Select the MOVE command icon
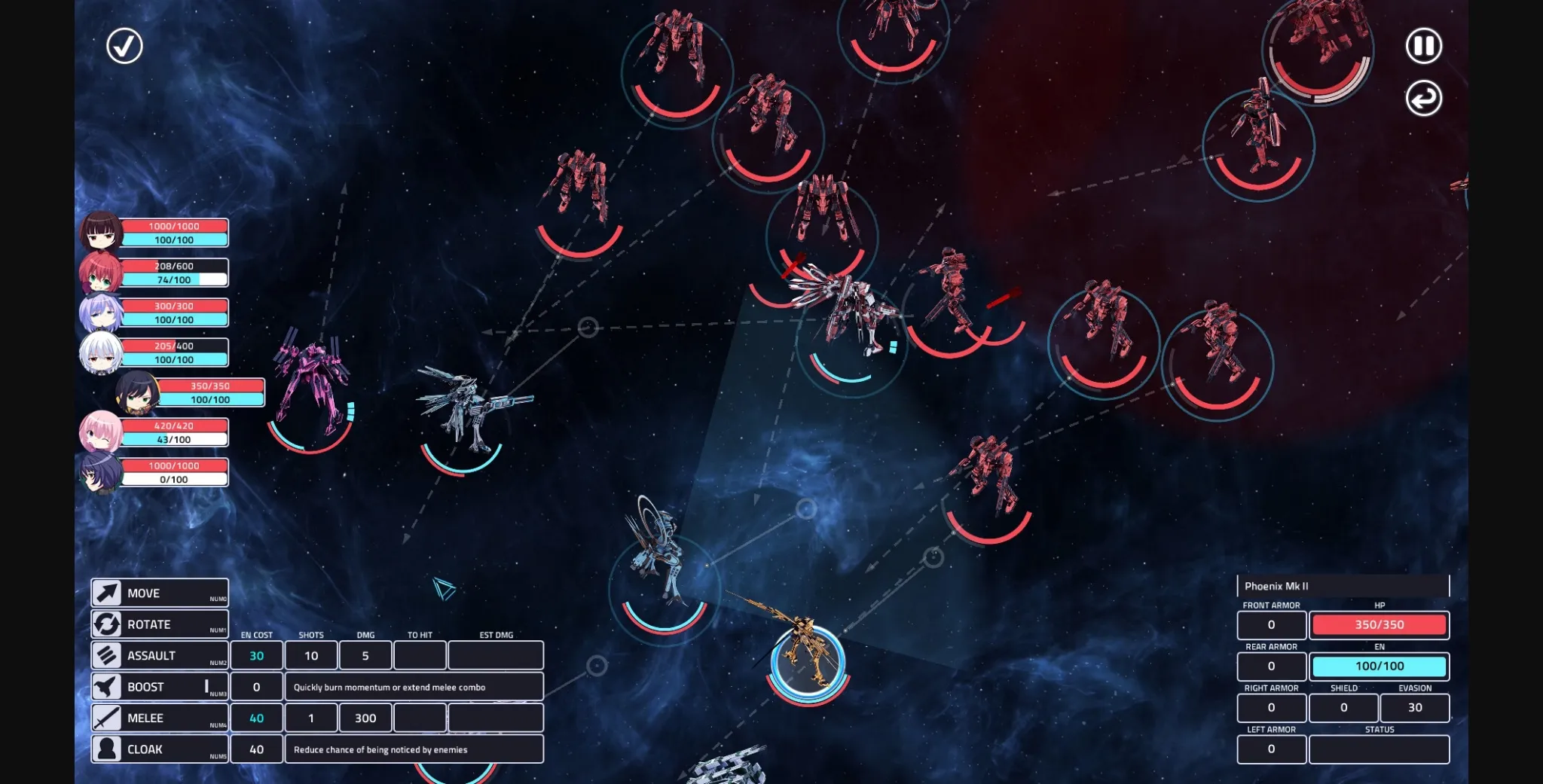The image size is (1543, 784). [x=107, y=593]
